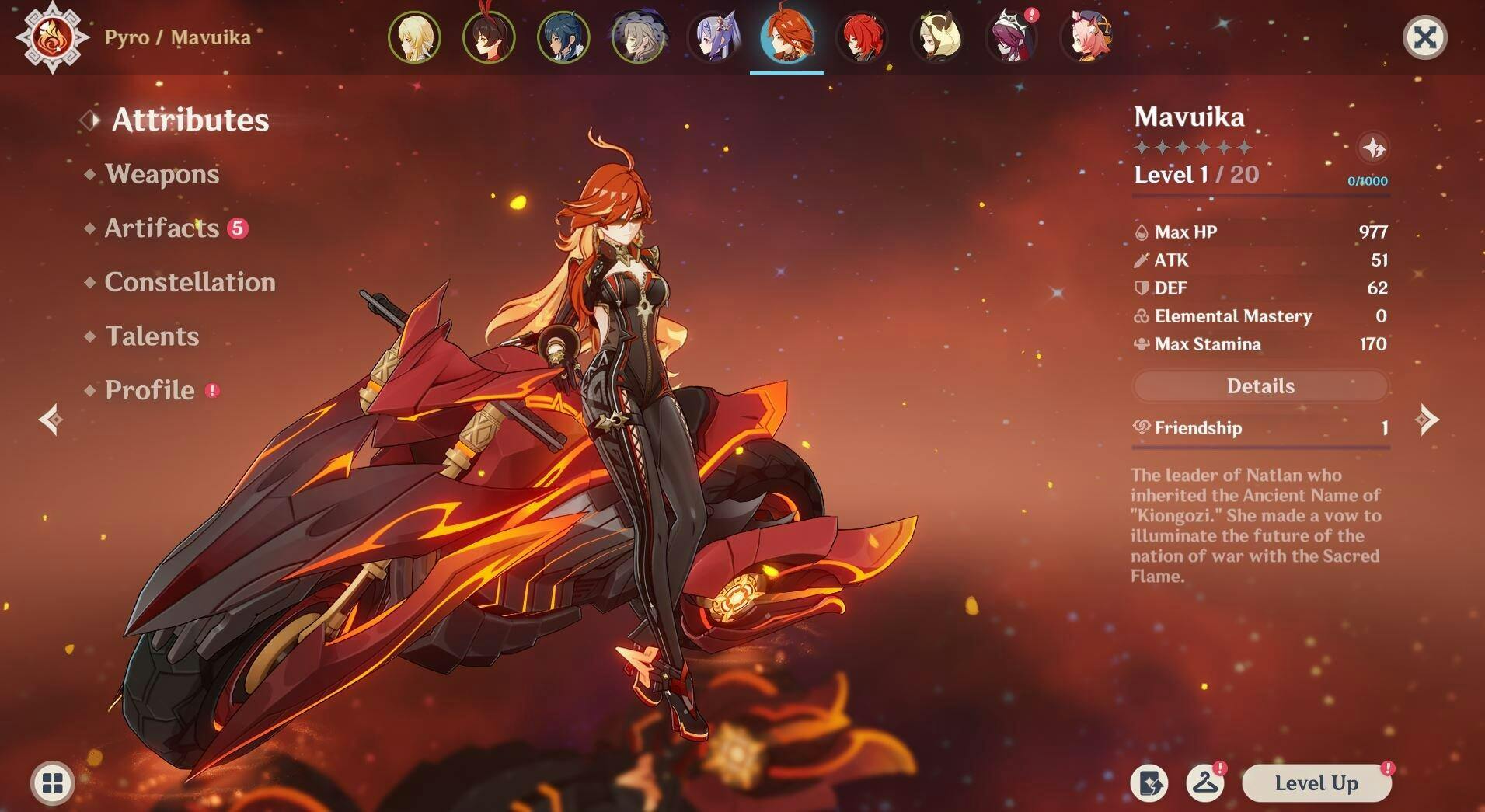Show the character Profile

[149, 390]
